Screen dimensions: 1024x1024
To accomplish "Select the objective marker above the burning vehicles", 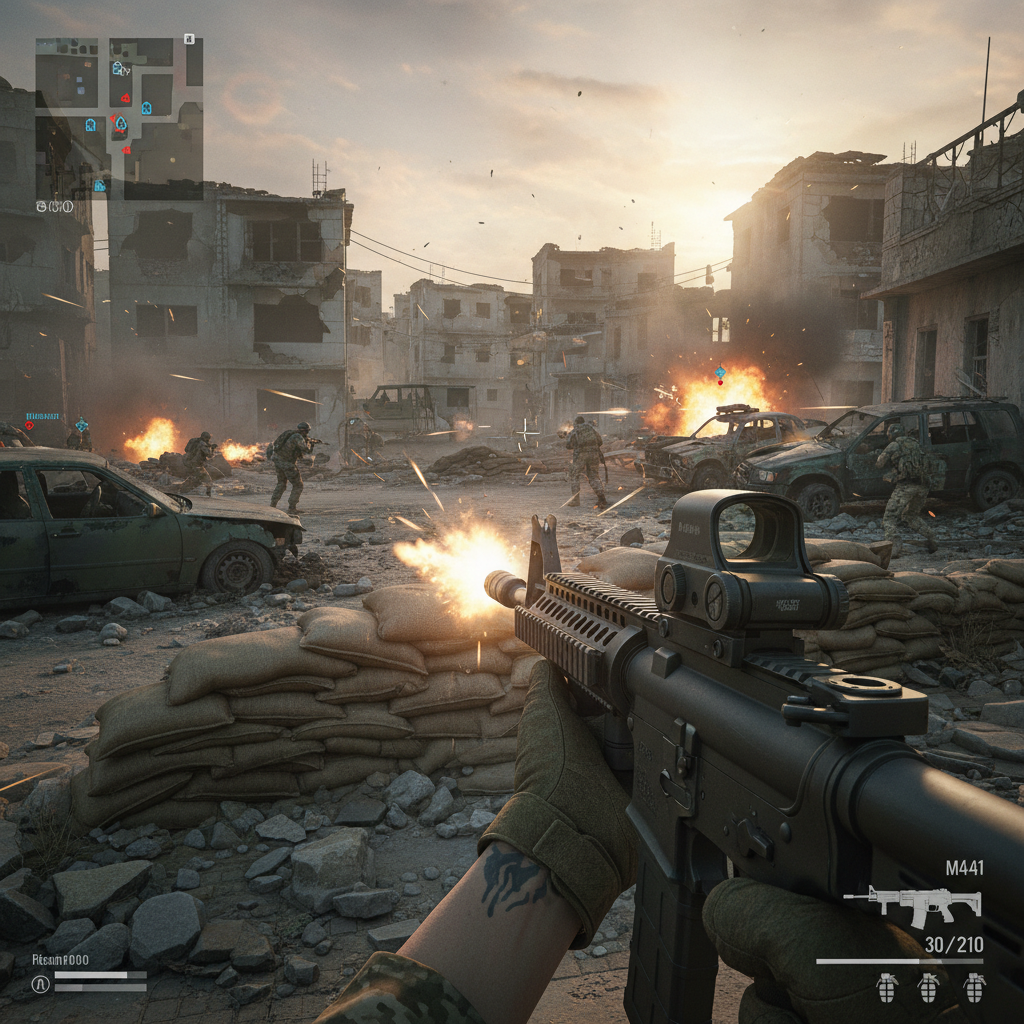I will click(x=720, y=374).
